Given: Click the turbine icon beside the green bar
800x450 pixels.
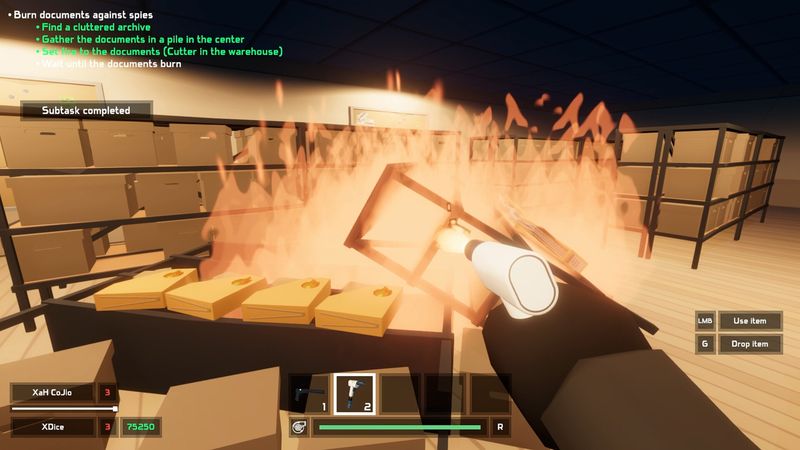Looking at the screenshot, I should 298,427.
